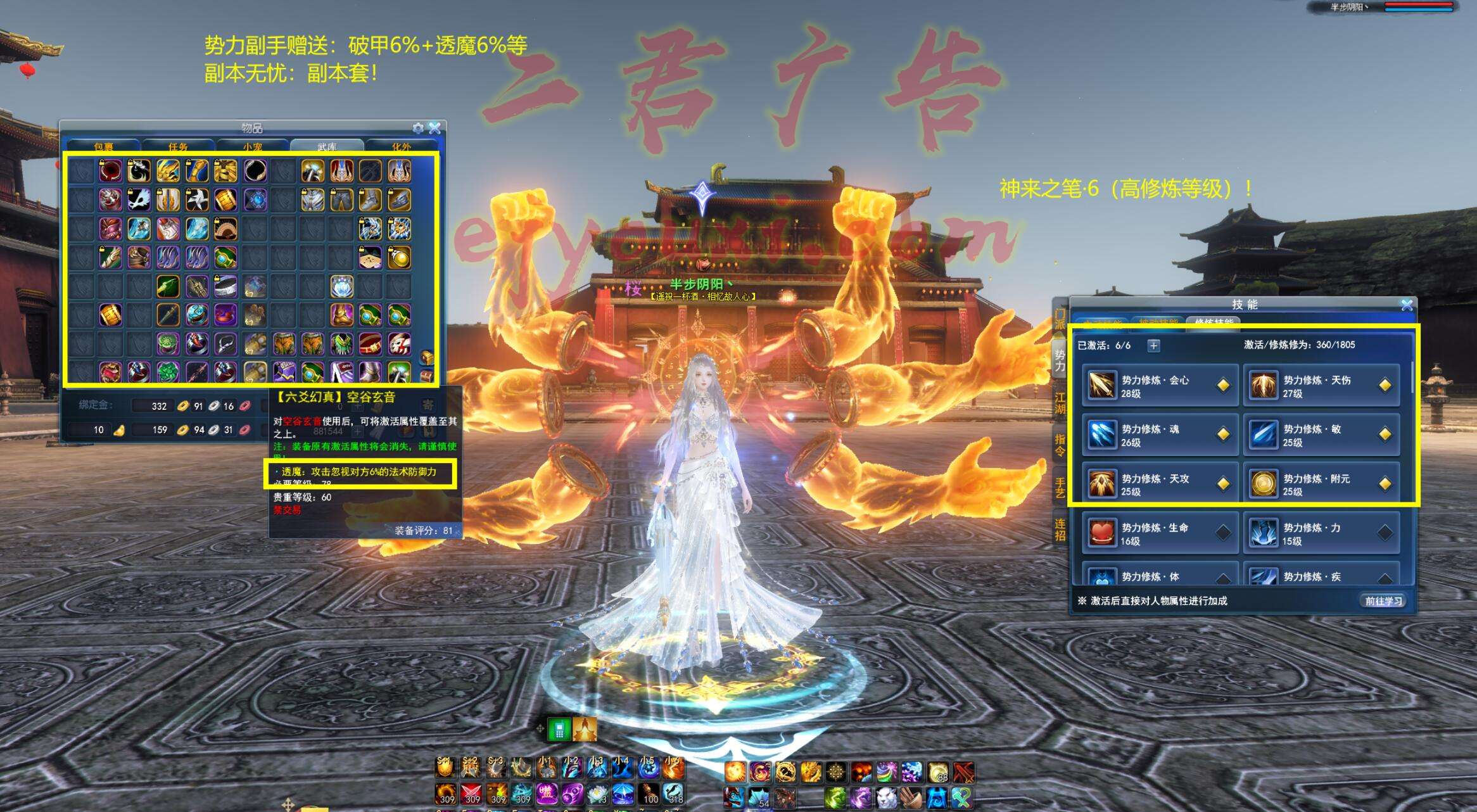The image size is (1477, 812).
Task: Activate the white sheep hotbar icon
Action: tap(885, 796)
